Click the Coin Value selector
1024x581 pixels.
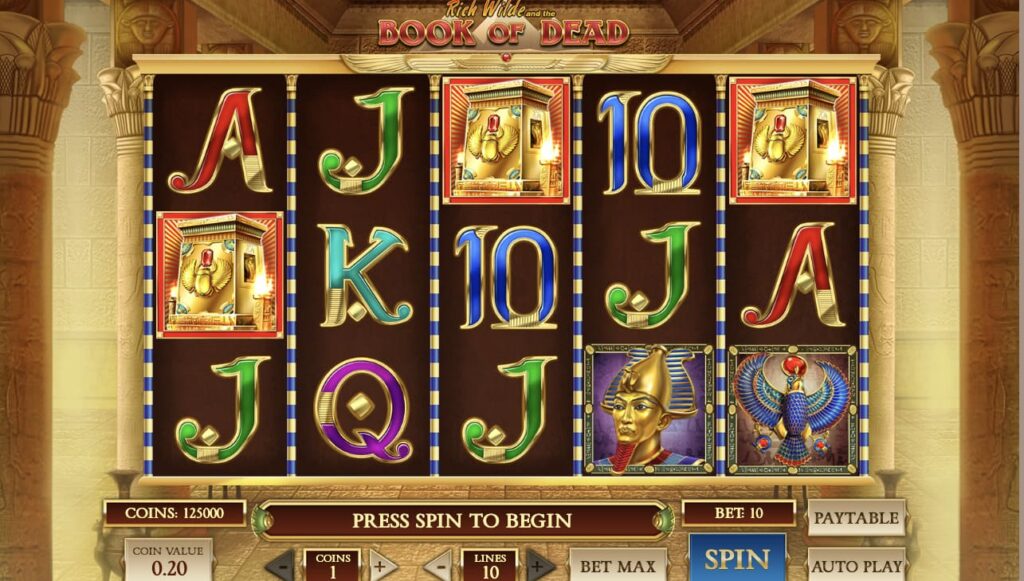(168, 561)
